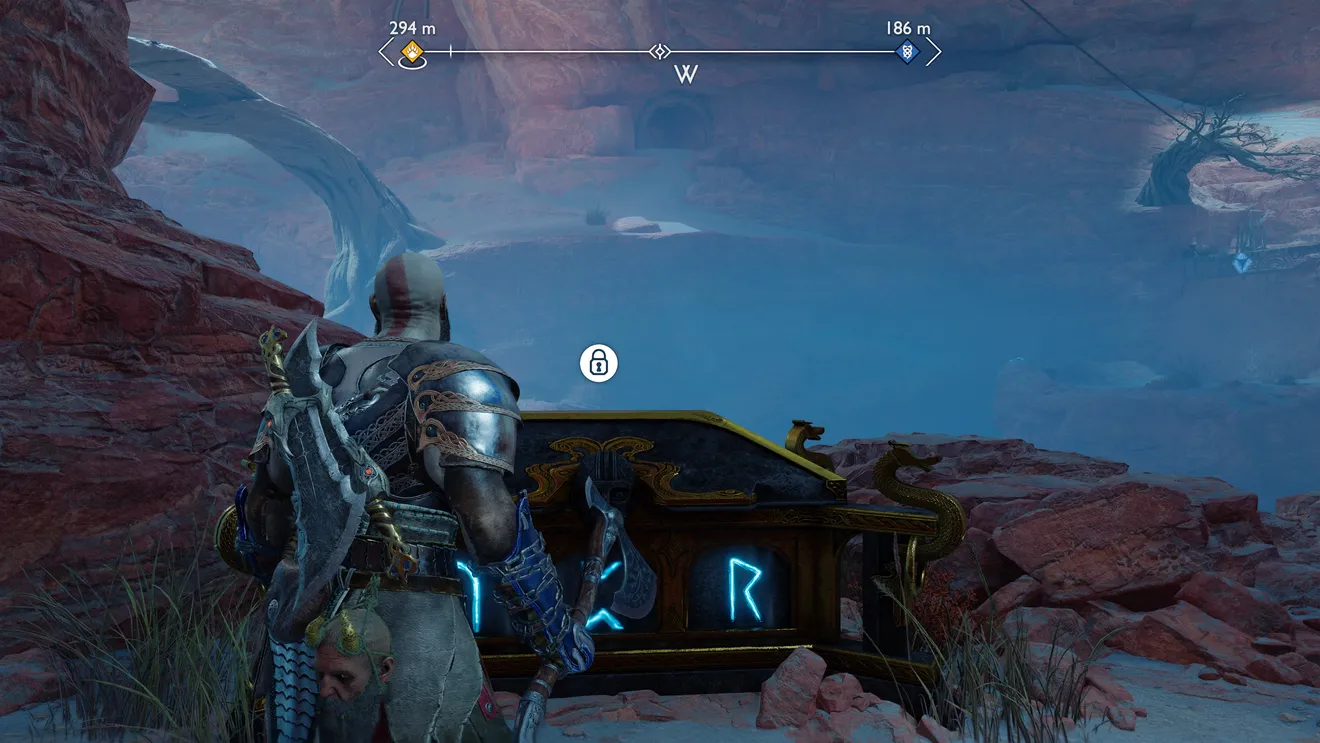Select the blue diamond waypoint marker in the distance
This screenshot has width=1320, height=743.
[x=1242, y=262]
